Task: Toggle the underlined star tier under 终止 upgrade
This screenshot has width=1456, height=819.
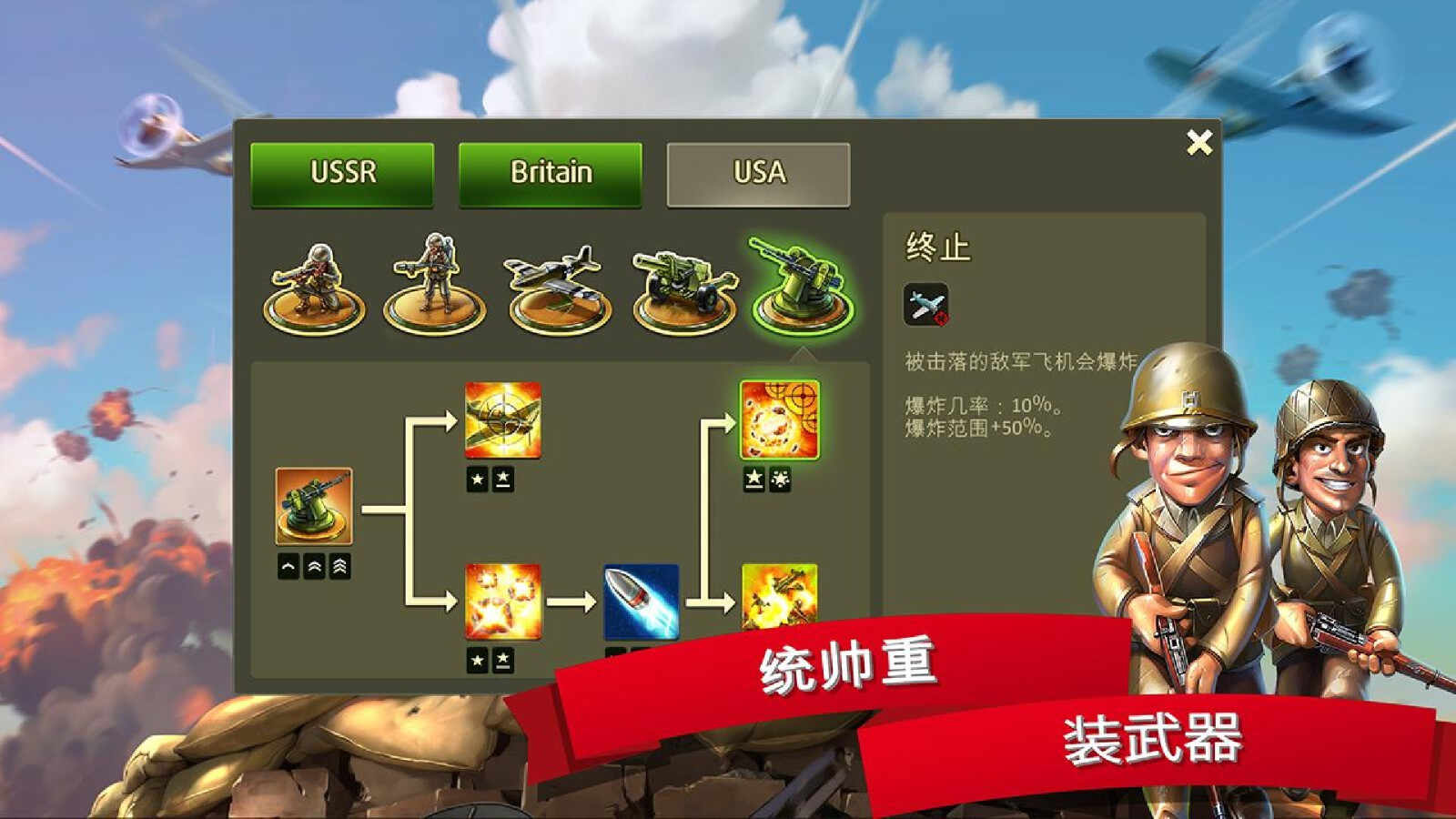Action: coord(753,479)
